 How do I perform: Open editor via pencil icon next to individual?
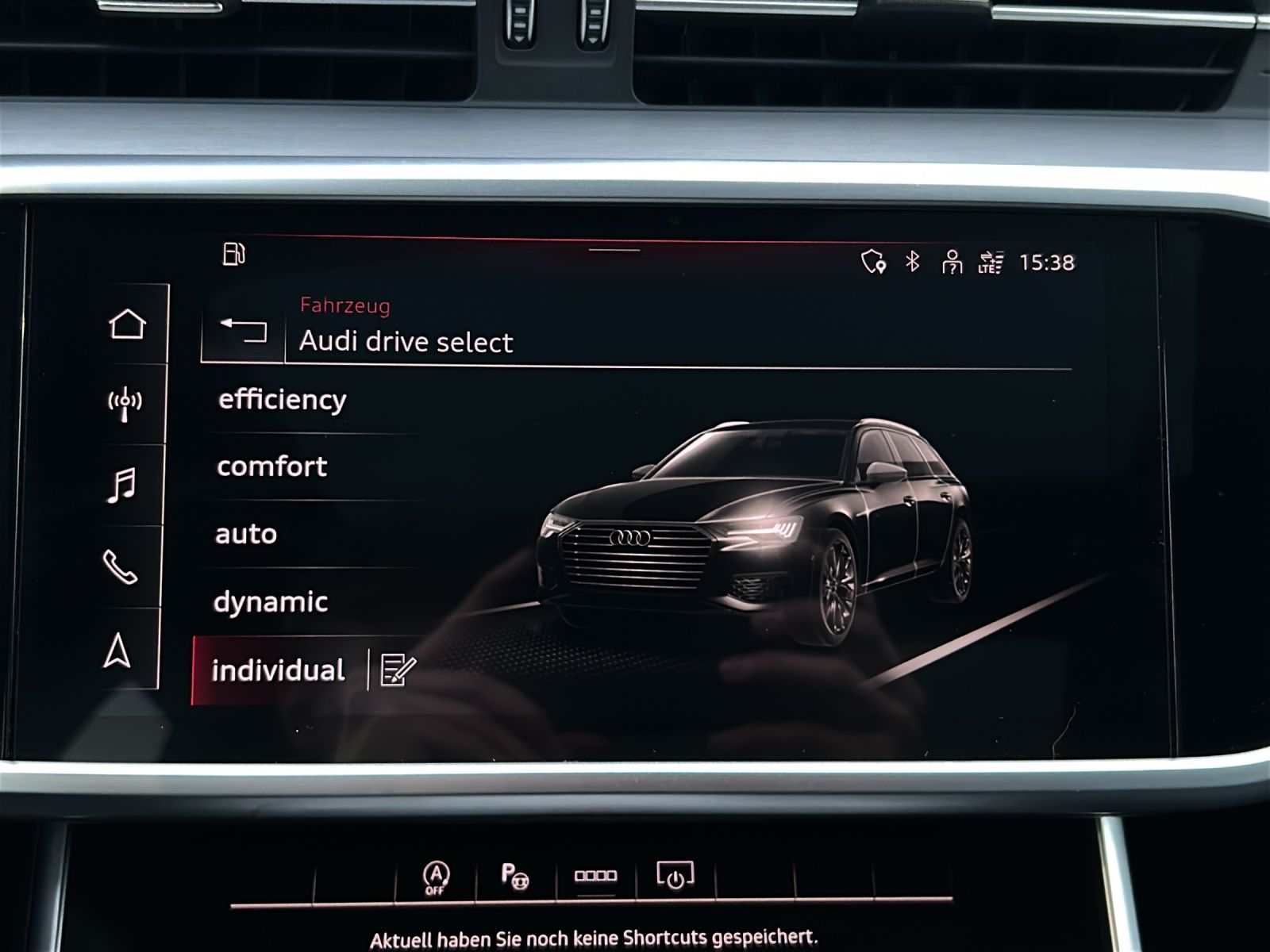click(396, 670)
